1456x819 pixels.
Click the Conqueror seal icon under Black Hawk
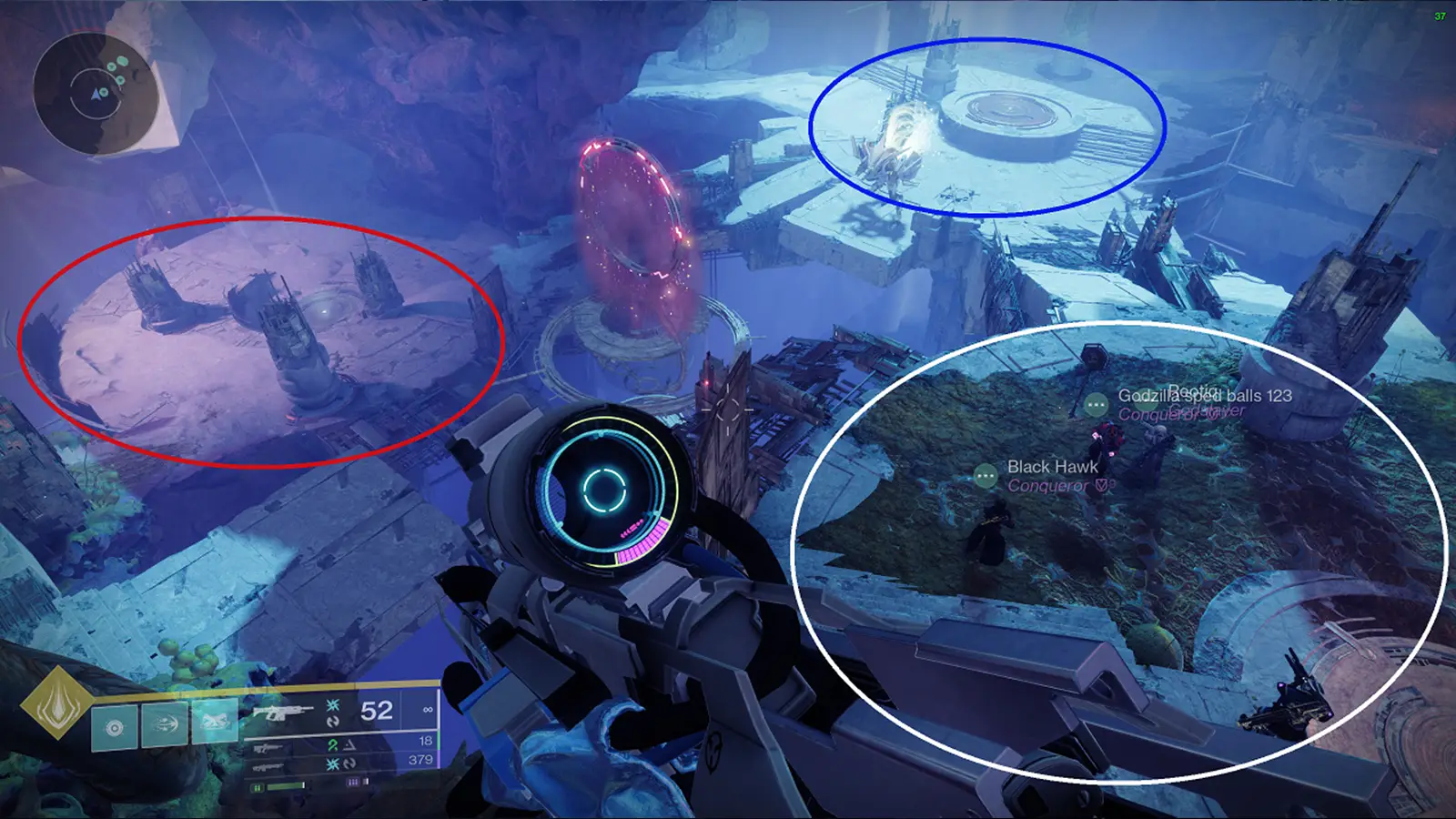1102,485
